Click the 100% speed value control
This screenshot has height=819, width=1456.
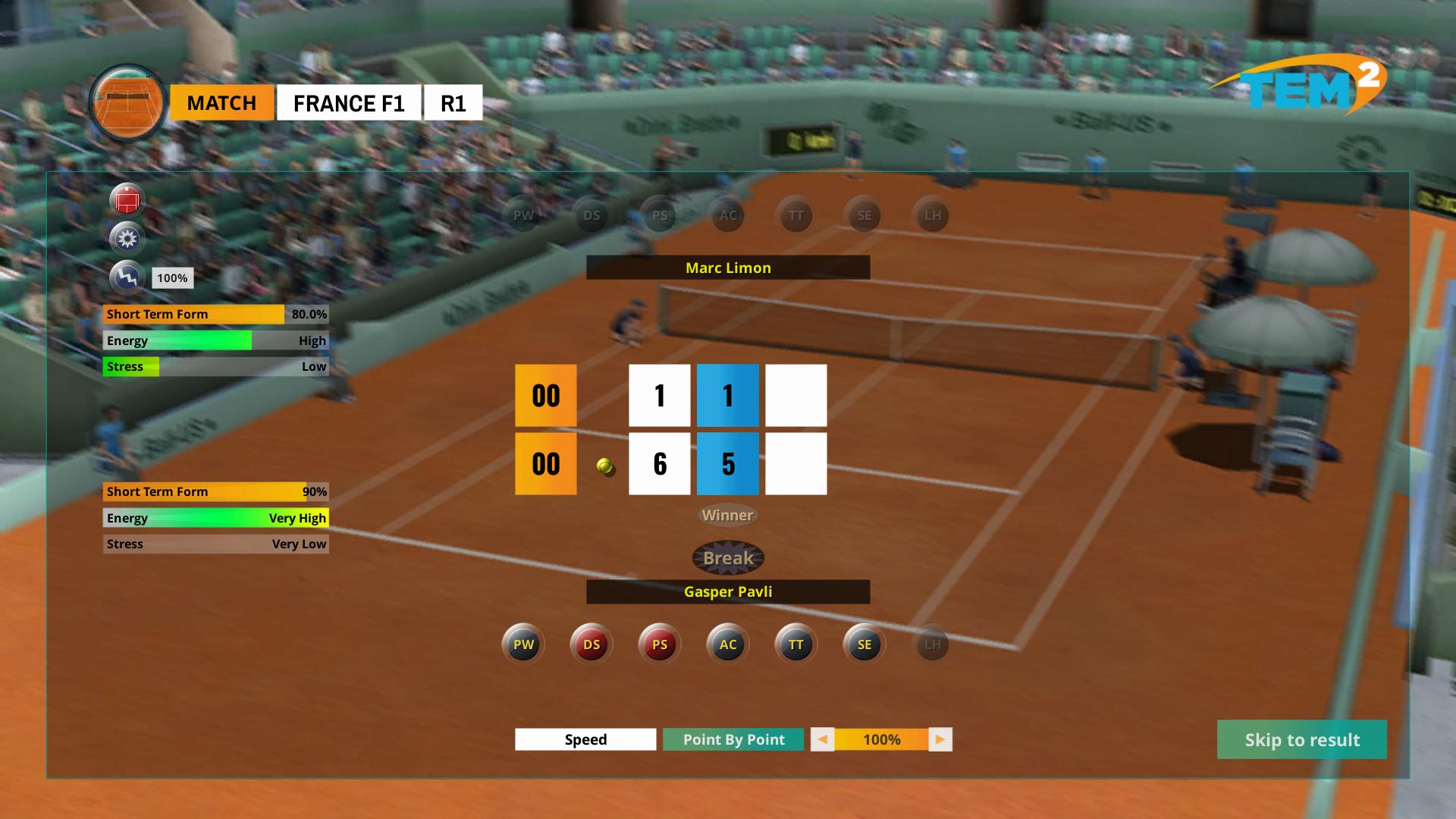click(x=882, y=739)
